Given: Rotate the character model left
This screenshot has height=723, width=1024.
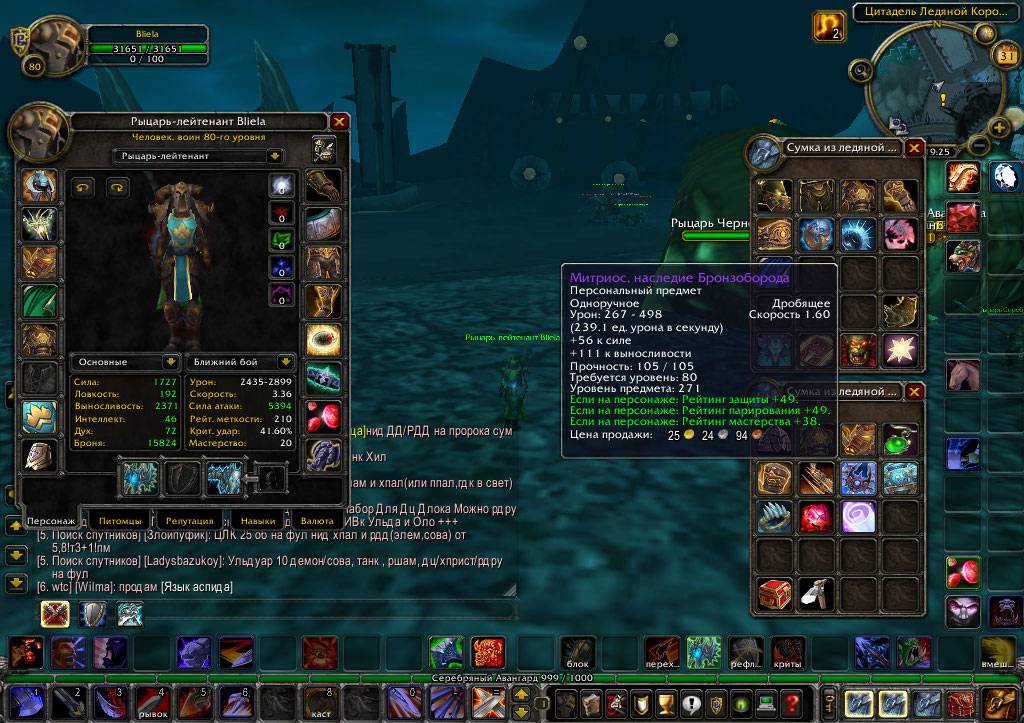Looking at the screenshot, I should click(x=84, y=187).
